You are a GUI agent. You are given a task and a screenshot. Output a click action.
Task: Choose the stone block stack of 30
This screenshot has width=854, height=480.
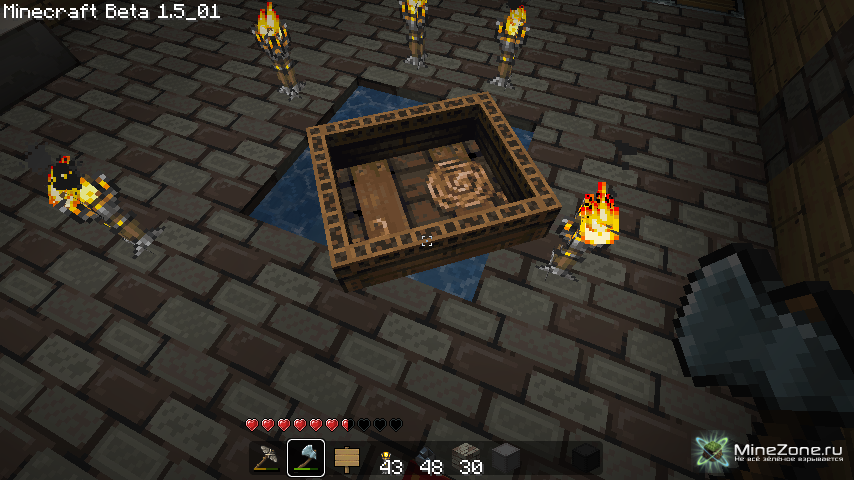tap(466, 458)
